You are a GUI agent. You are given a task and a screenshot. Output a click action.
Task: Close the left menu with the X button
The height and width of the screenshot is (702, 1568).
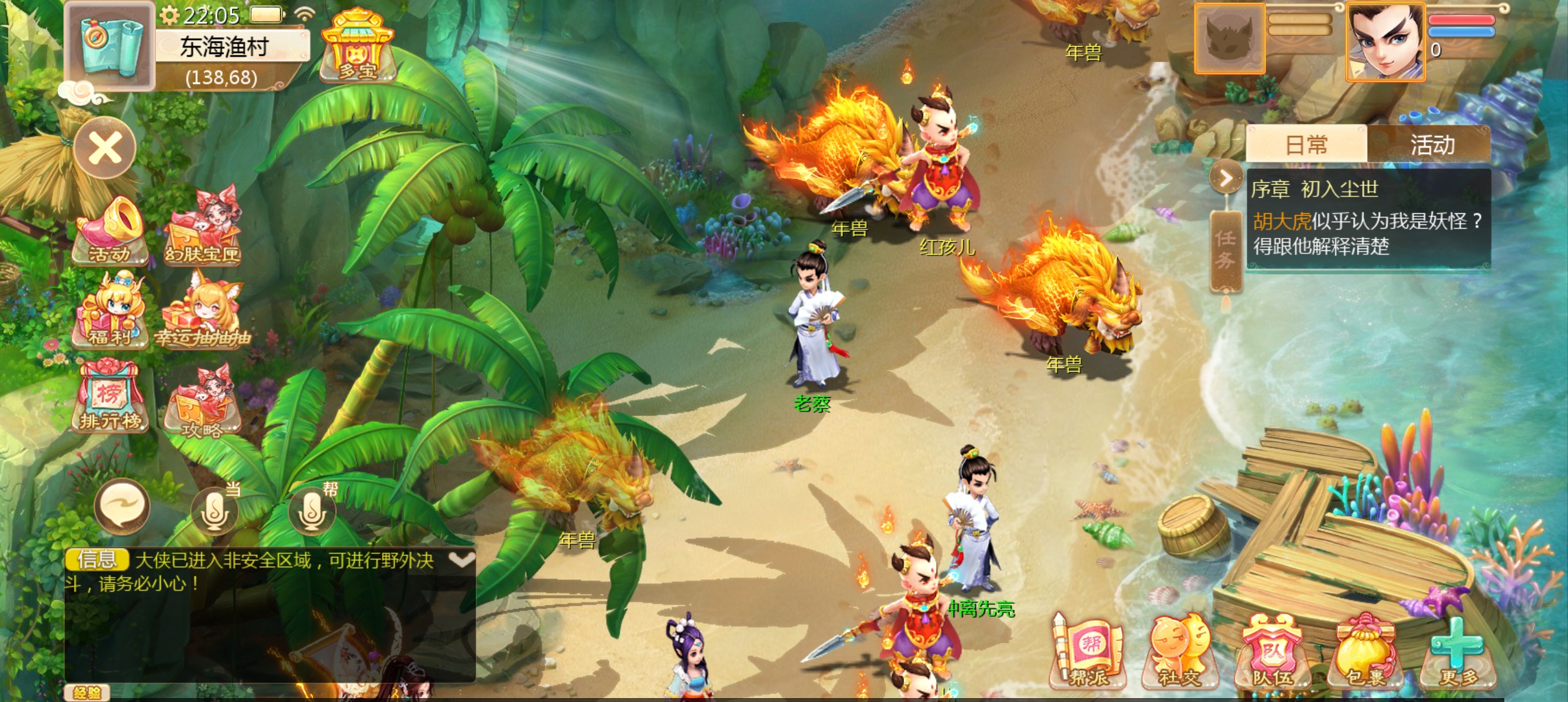(105, 149)
